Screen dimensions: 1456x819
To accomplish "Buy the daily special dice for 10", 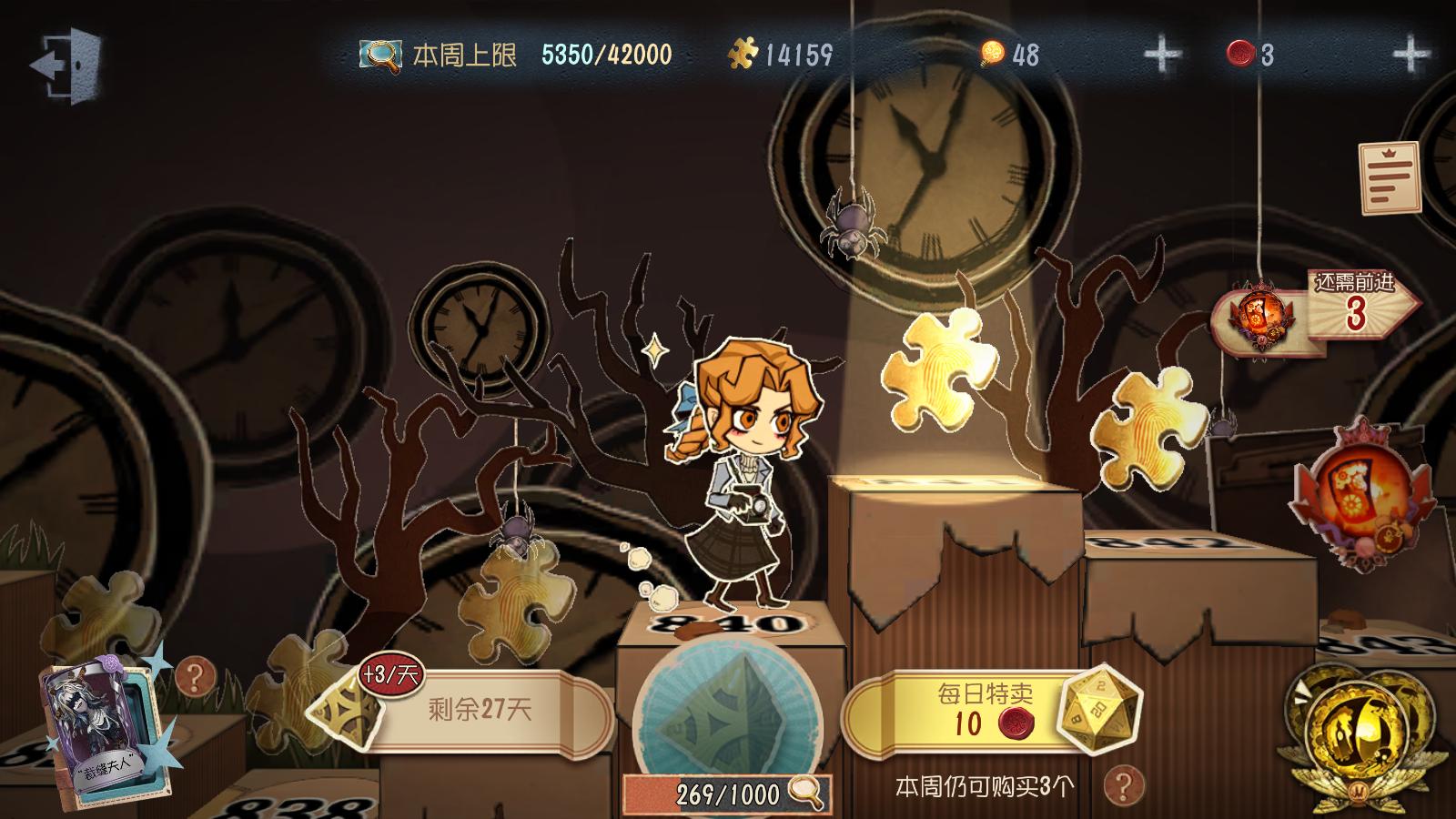I will [x=987, y=710].
